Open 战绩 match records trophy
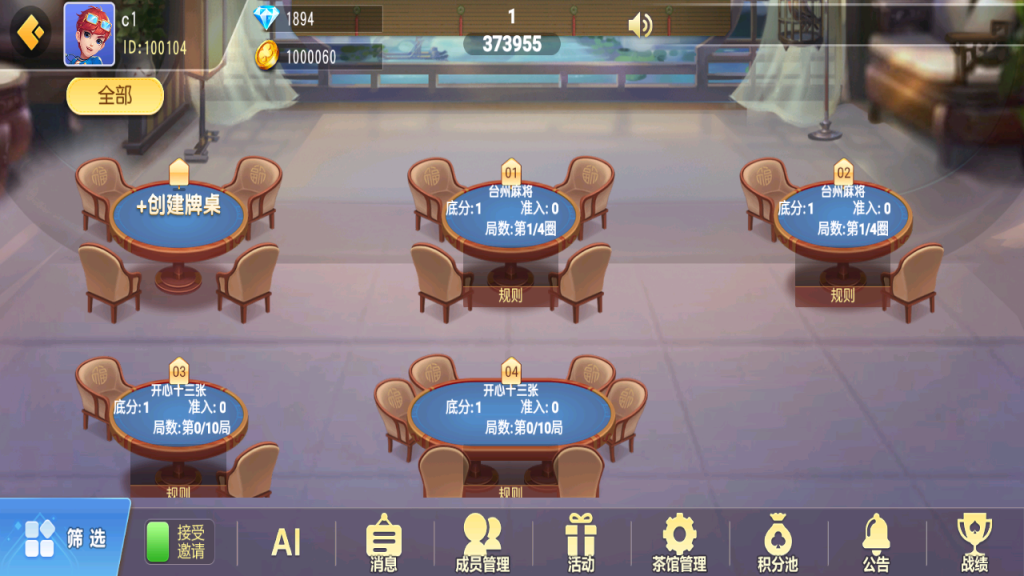Image resolution: width=1024 pixels, height=576 pixels. [x=974, y=543]
